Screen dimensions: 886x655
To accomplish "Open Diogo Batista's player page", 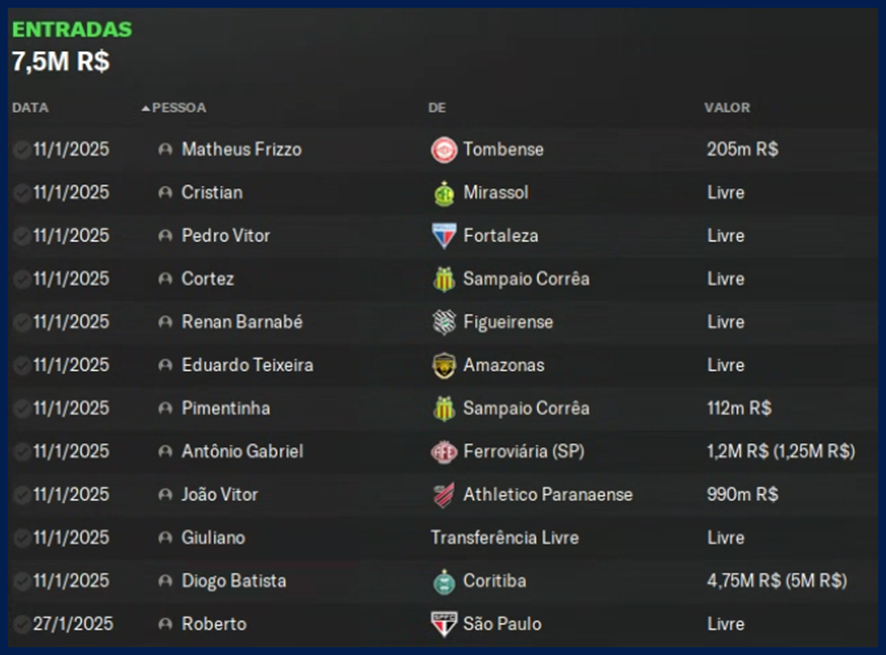I will [x=234, y=580].
